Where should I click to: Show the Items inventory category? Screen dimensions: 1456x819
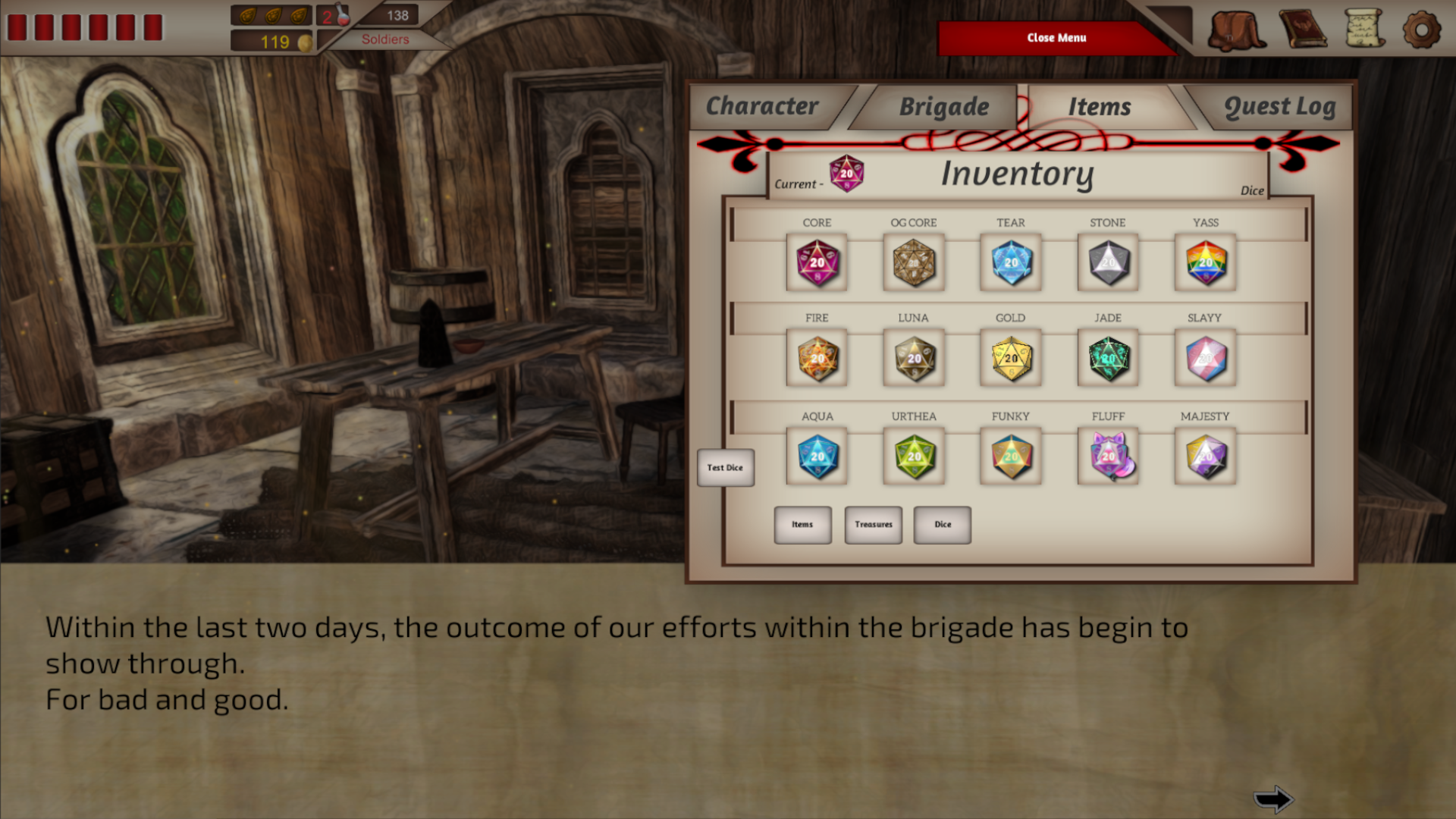[x=802, y=524]
